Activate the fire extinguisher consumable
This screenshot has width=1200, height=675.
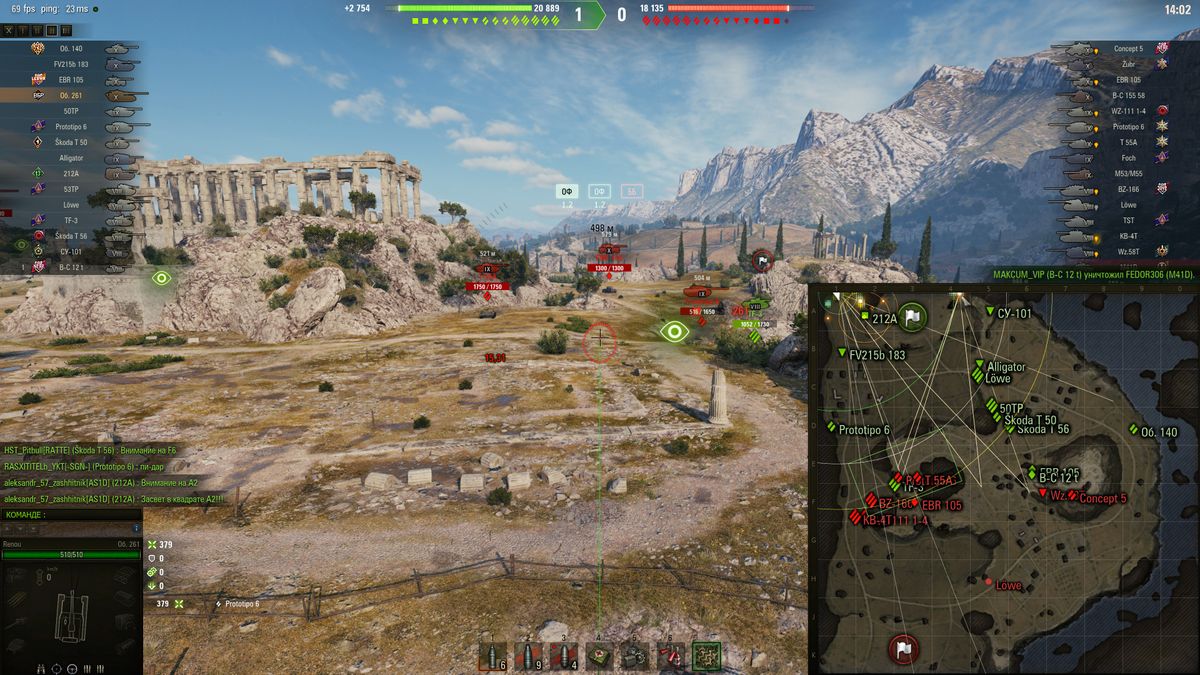(x=670, y=655)
